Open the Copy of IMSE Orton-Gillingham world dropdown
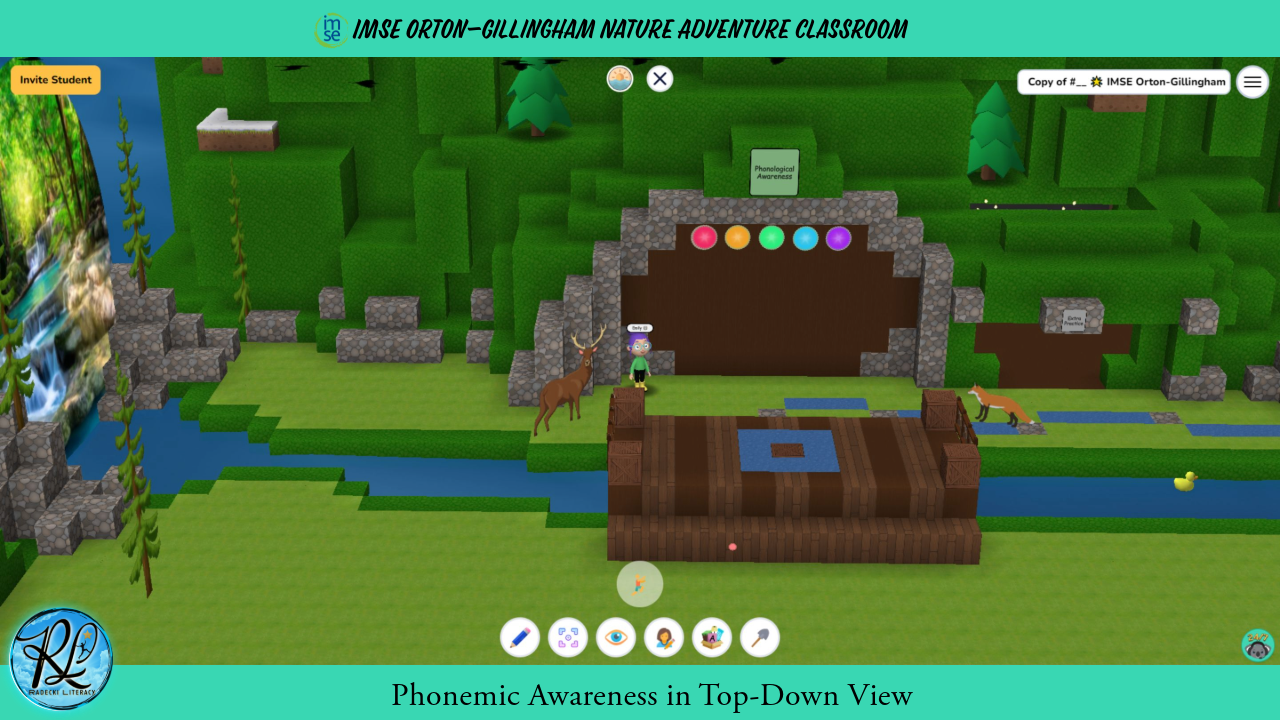 (x=1122, y=82)
